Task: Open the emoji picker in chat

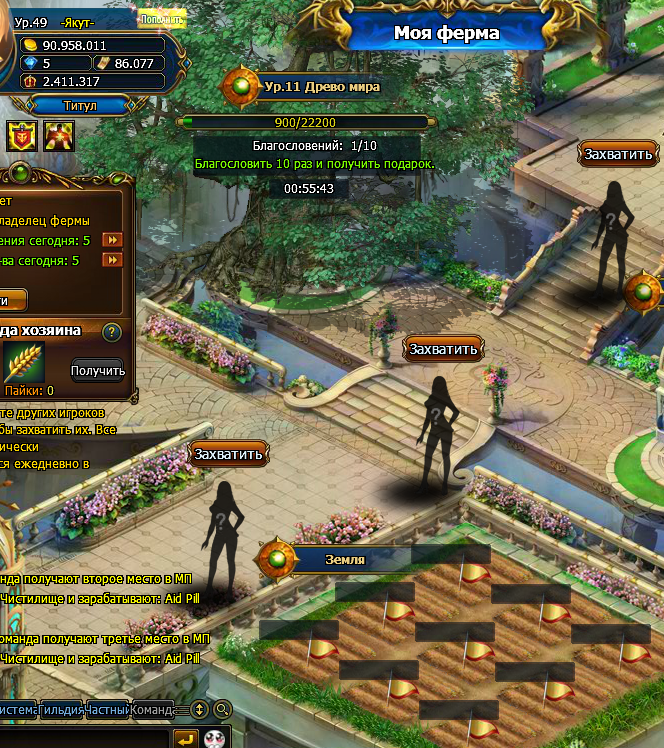Action: coord(214,738)
